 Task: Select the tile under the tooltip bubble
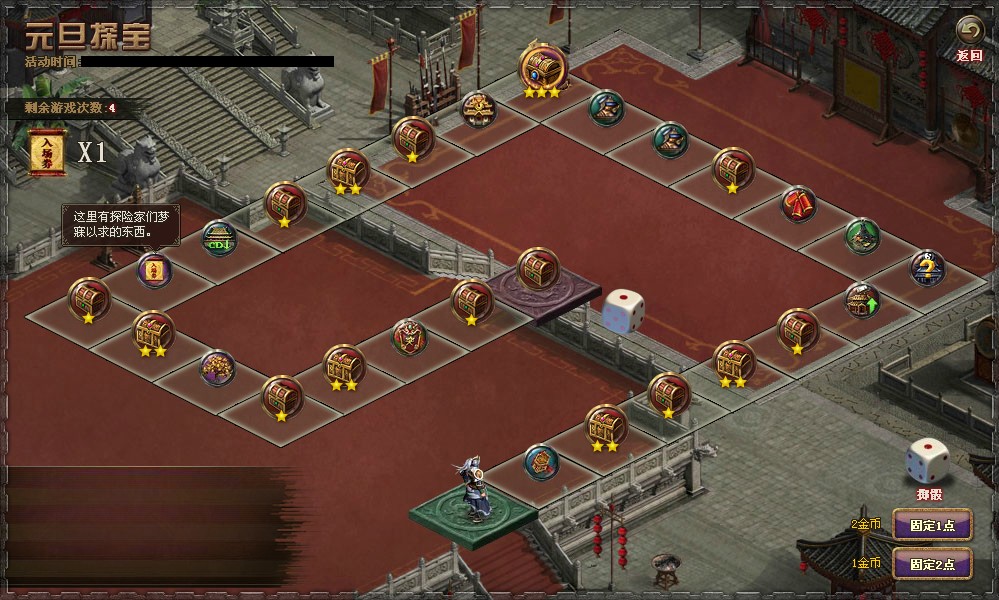pyautogui.click(x=153, y=270)
